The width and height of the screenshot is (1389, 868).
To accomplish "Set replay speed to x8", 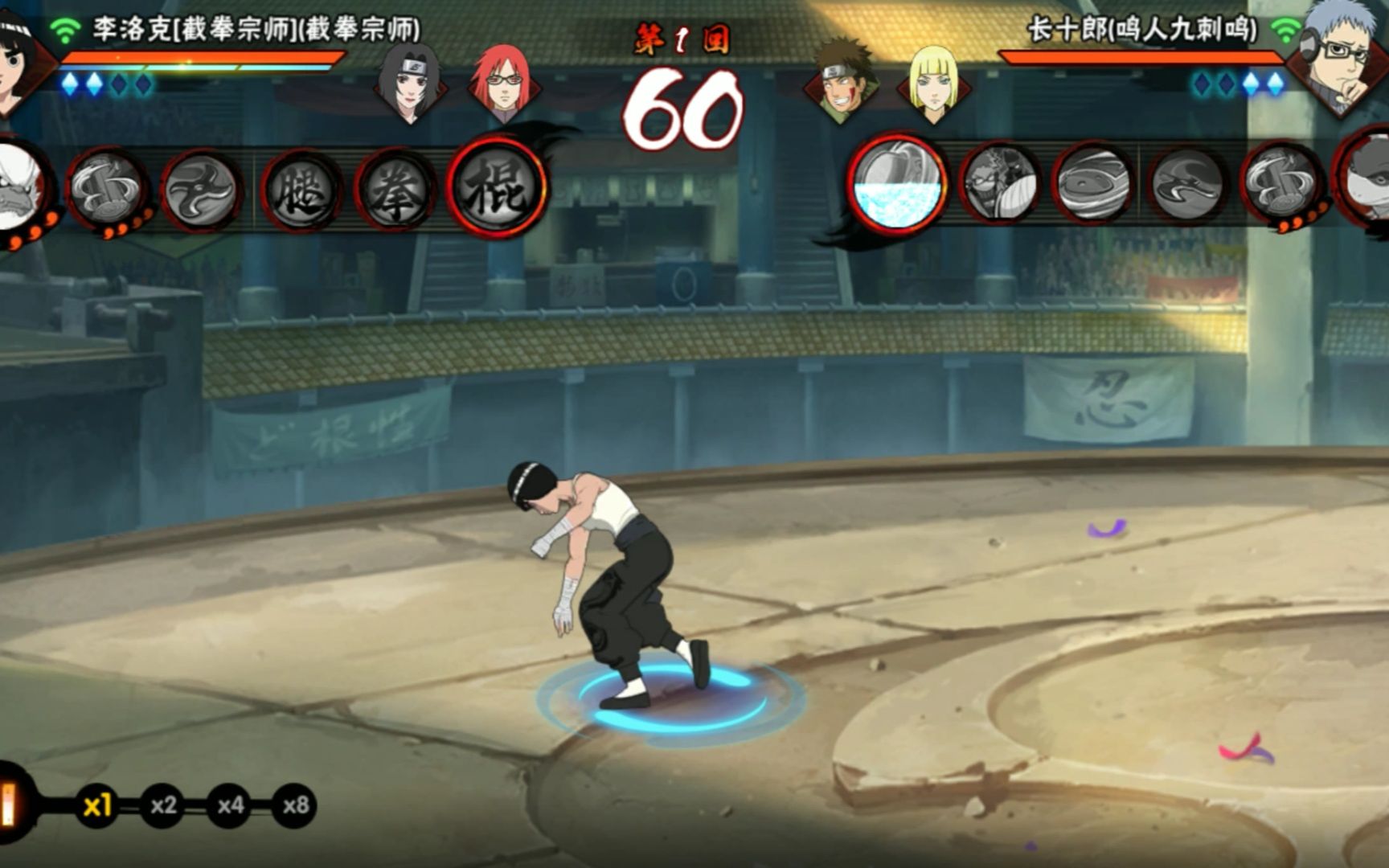I will 295,805.
